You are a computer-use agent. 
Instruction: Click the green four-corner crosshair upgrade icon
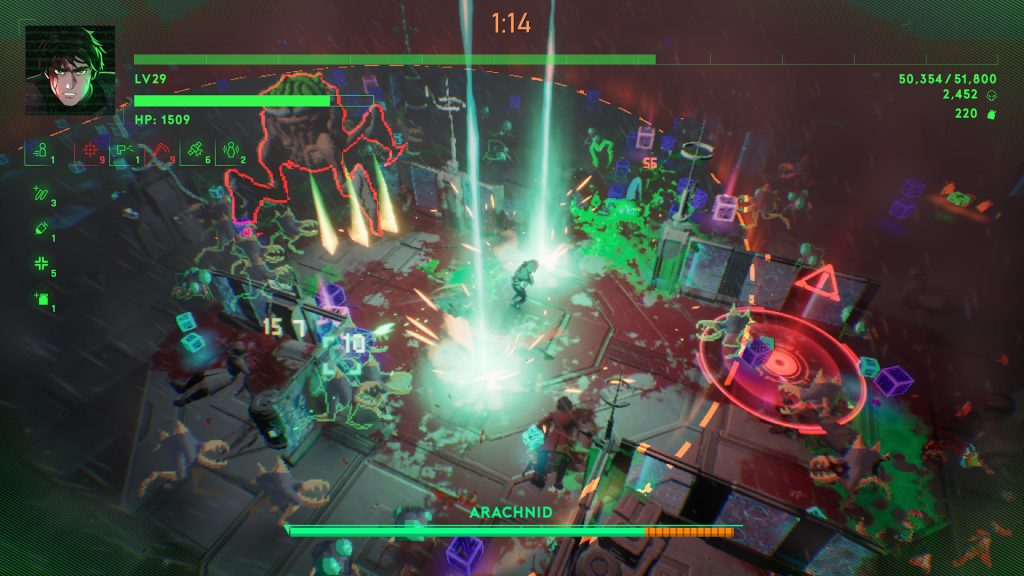click(41, 264)
